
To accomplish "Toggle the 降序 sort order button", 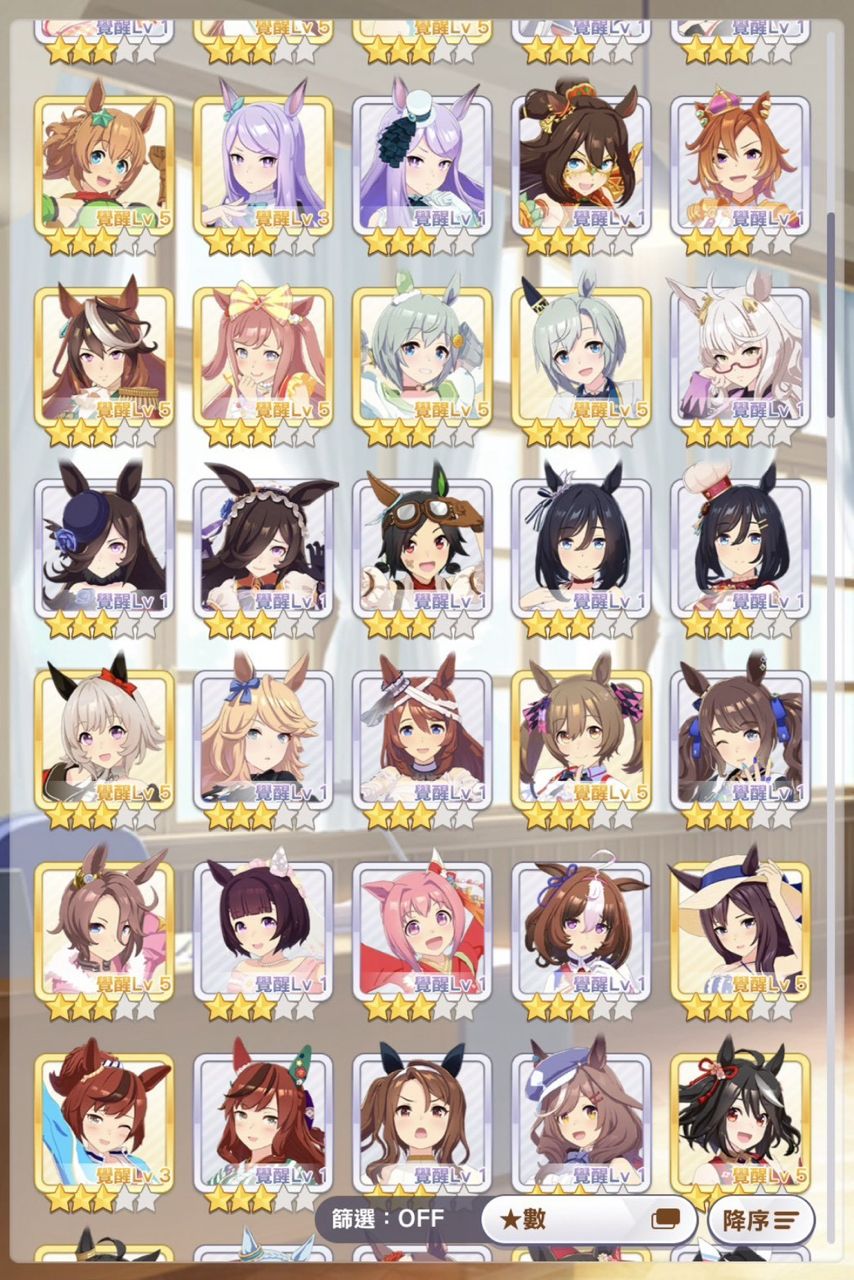I will click(760, 1220).
